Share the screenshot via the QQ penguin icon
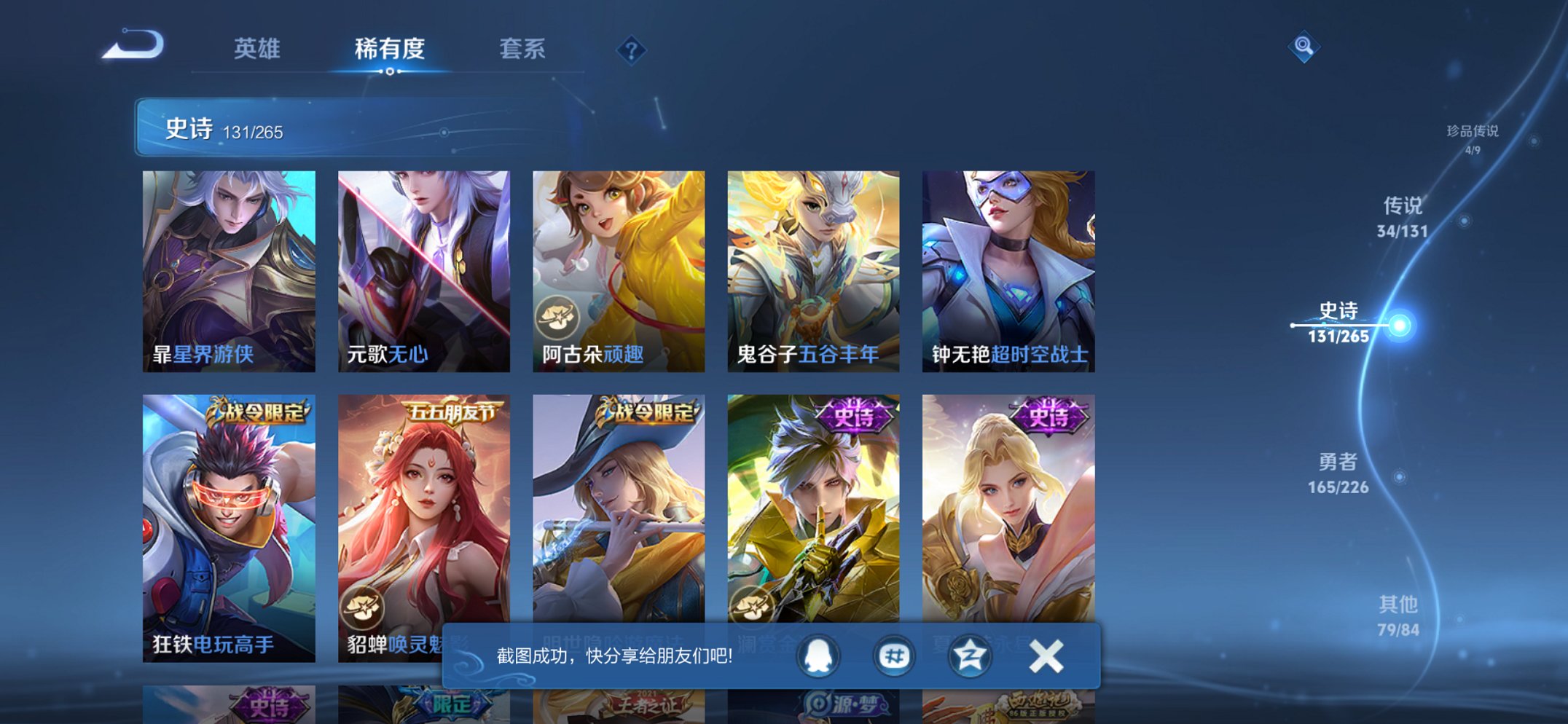The image size is (1568, 724). coord(819,656)
